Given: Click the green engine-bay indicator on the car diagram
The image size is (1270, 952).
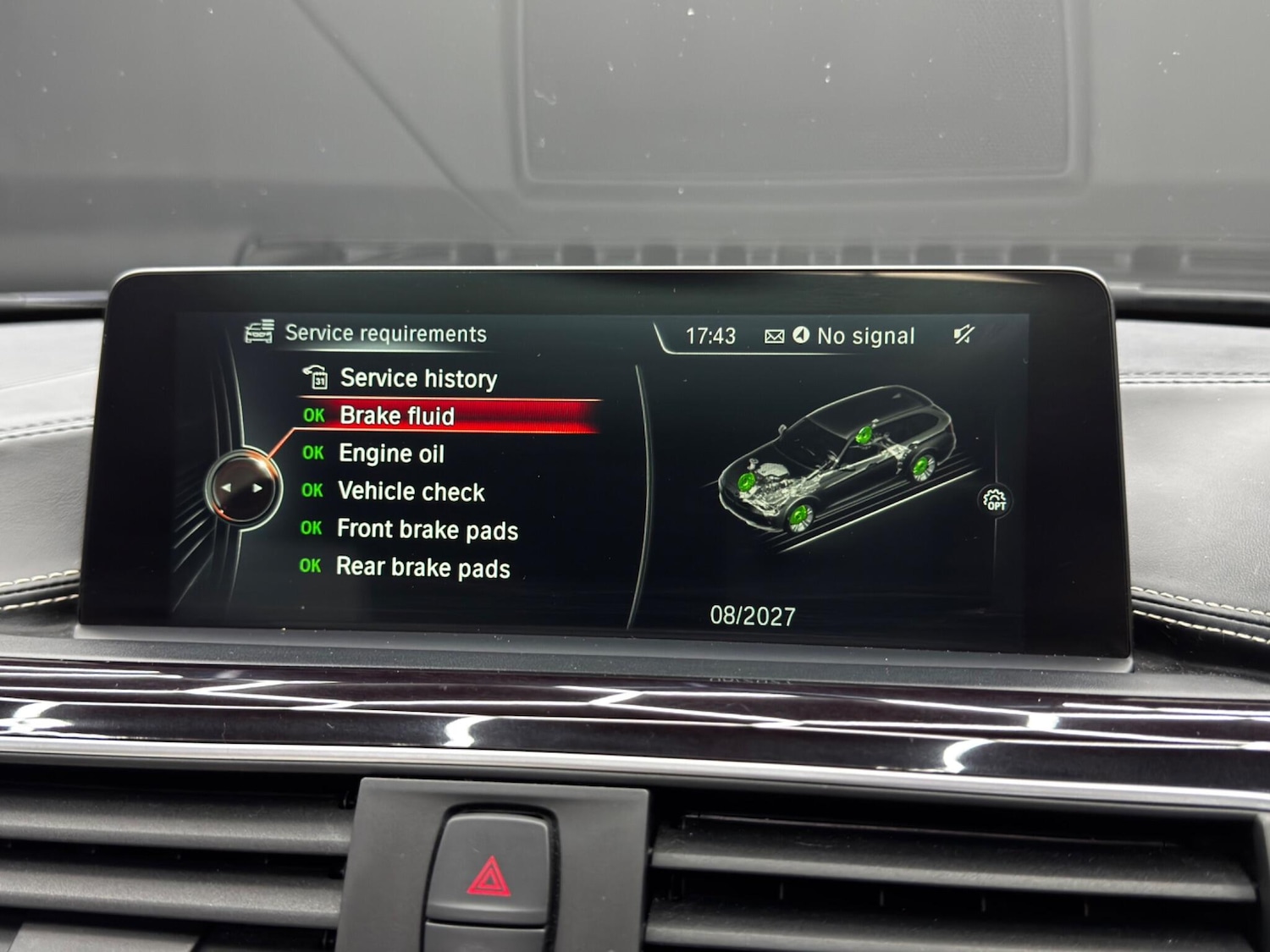Looking at the screenshot, I should (745, 482).
